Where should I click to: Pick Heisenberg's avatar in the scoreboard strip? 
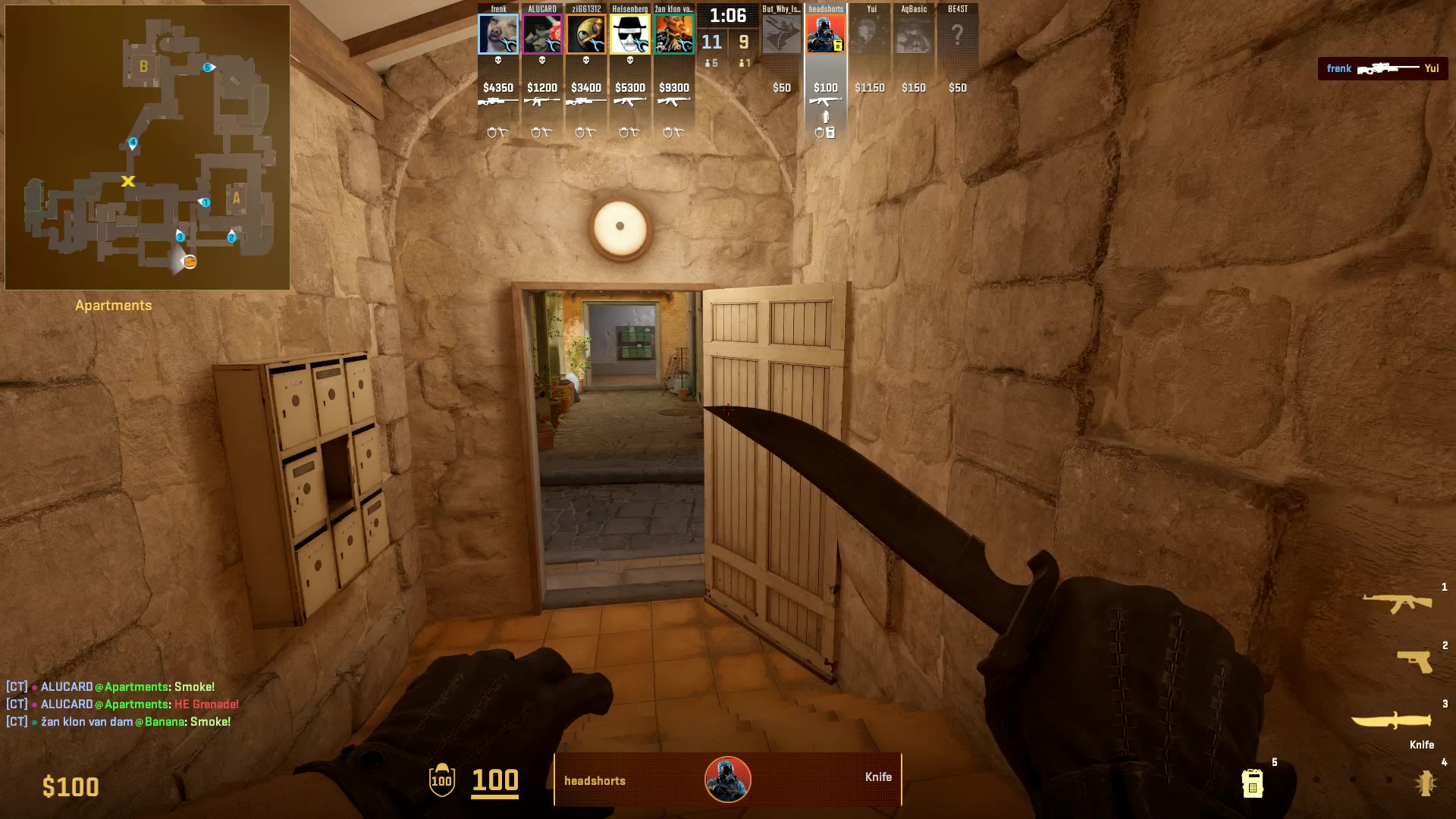click(630, 34)
